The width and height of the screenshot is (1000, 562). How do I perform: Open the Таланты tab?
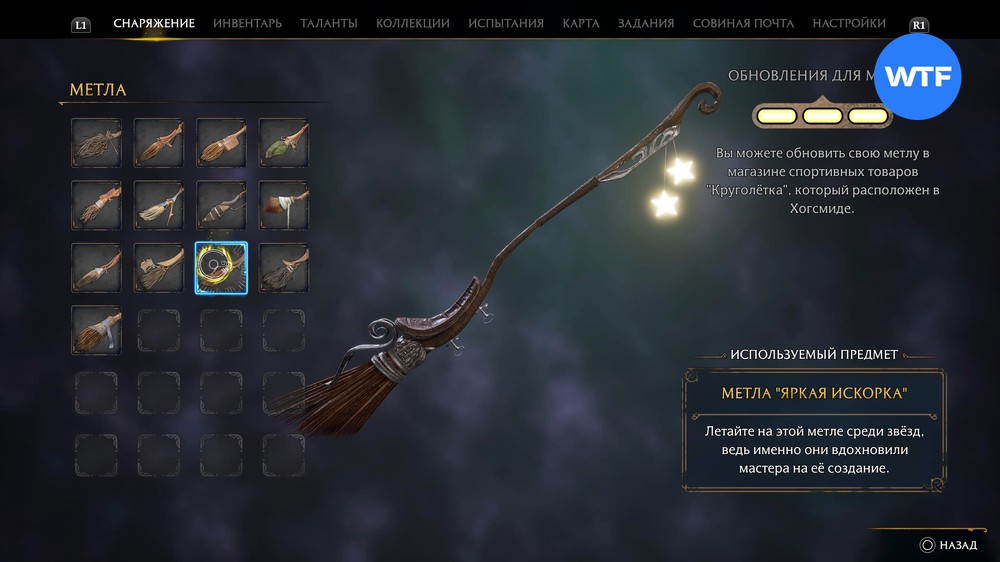[329, 23]
